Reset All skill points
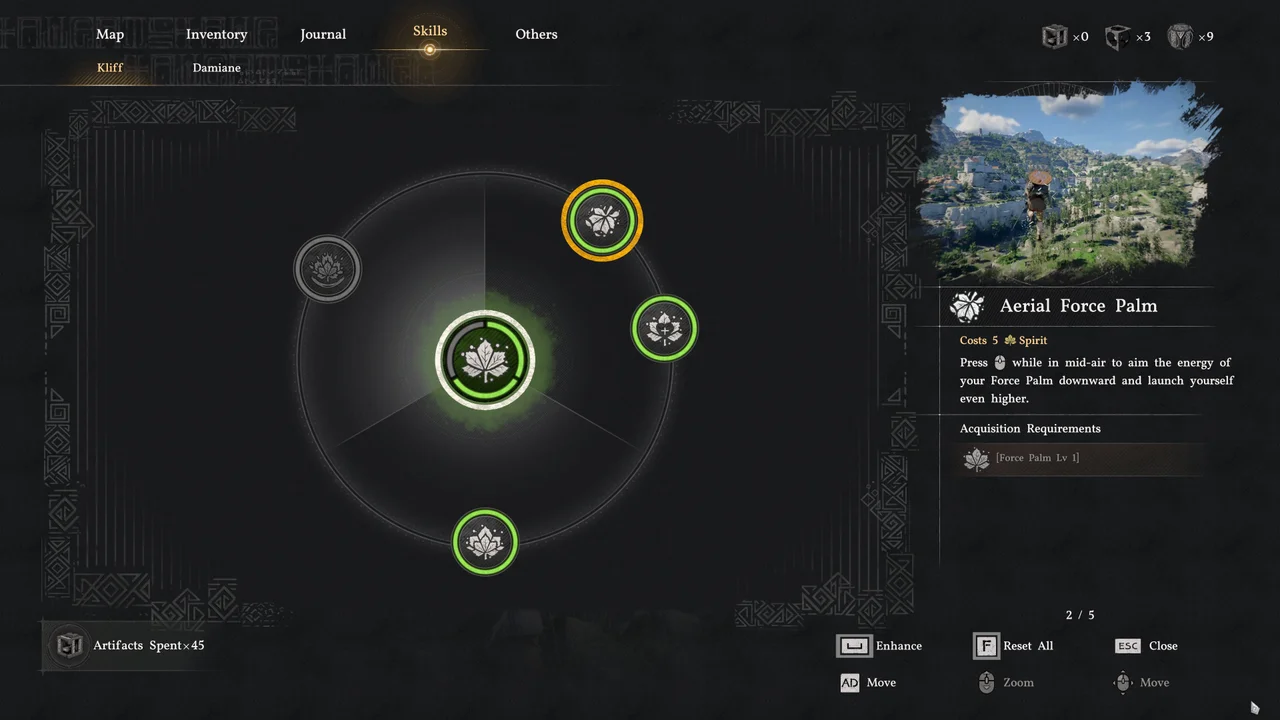1280x720 pixels. [1014, 646]
